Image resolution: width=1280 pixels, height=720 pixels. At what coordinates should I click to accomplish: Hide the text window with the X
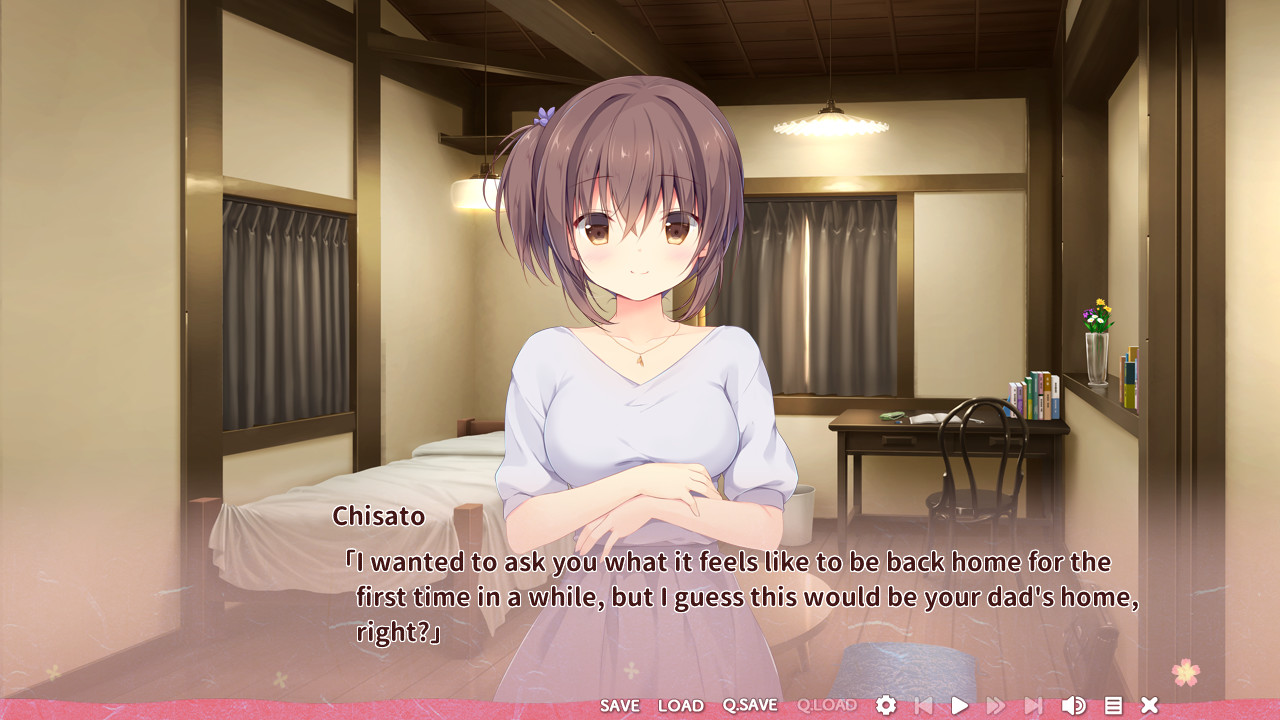pyautogui.click(x=1150, y=706)
